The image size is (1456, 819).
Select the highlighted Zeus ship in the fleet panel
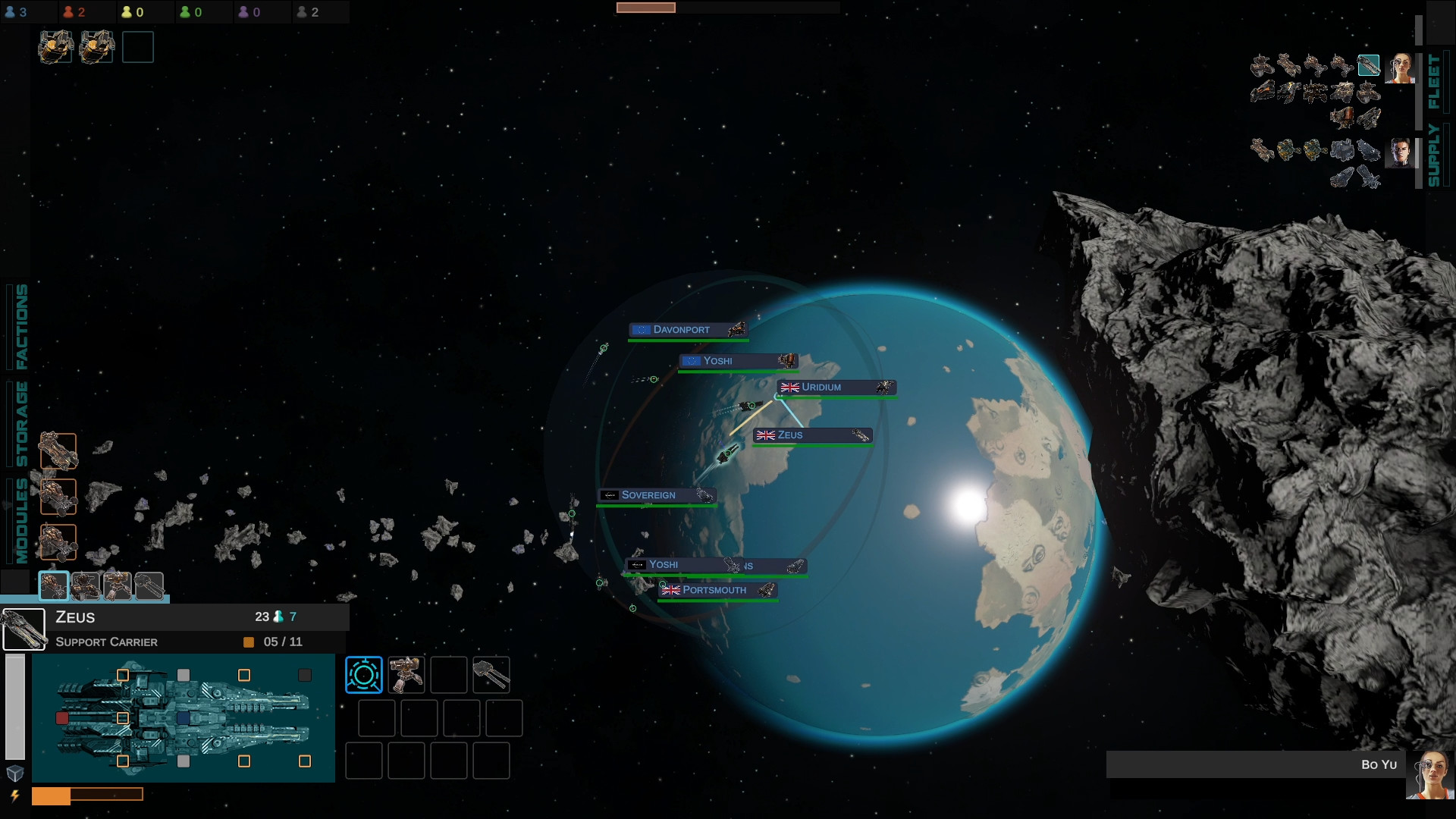pos(1369,64)
